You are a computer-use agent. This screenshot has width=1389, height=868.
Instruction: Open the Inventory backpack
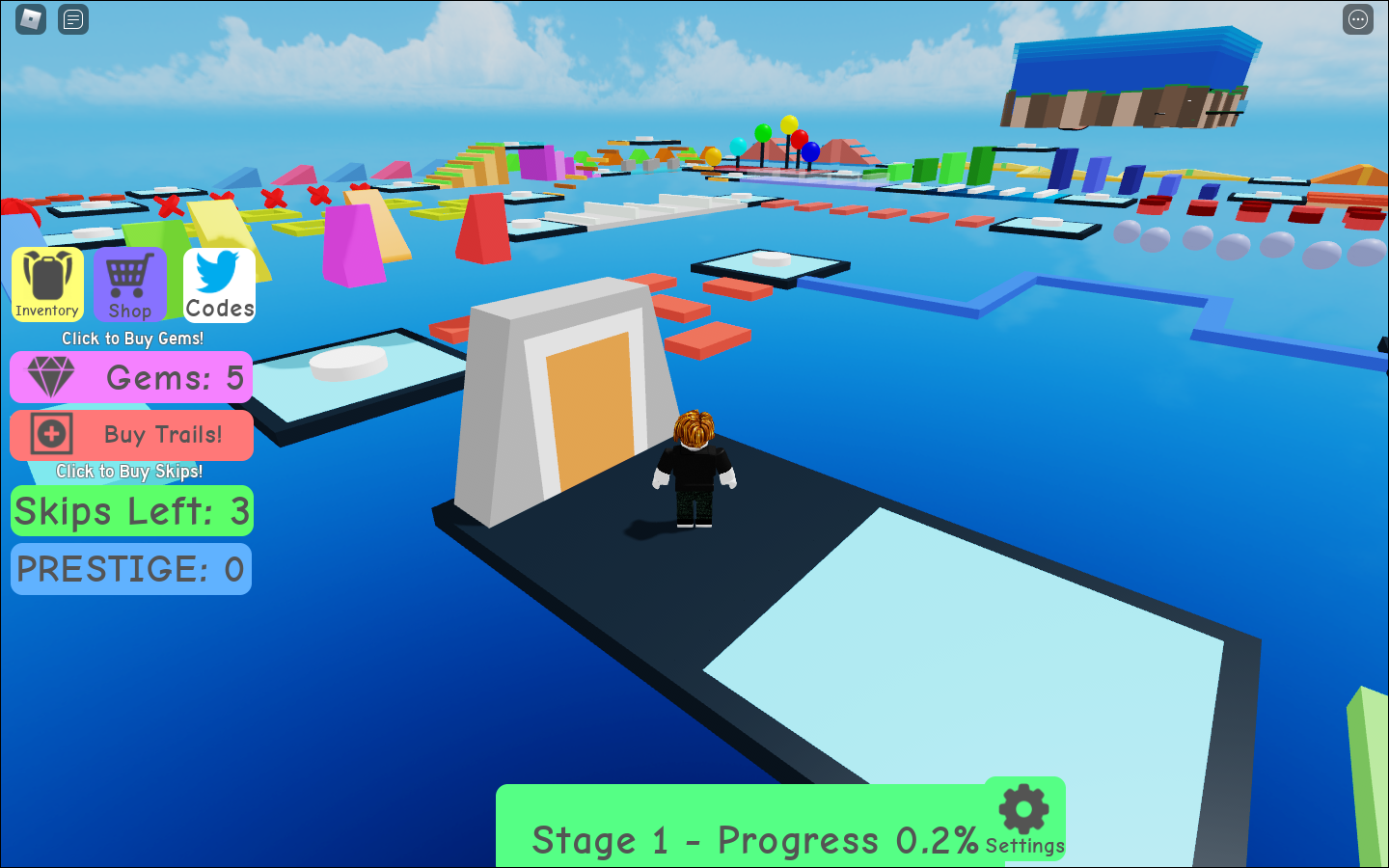point(47,284)
